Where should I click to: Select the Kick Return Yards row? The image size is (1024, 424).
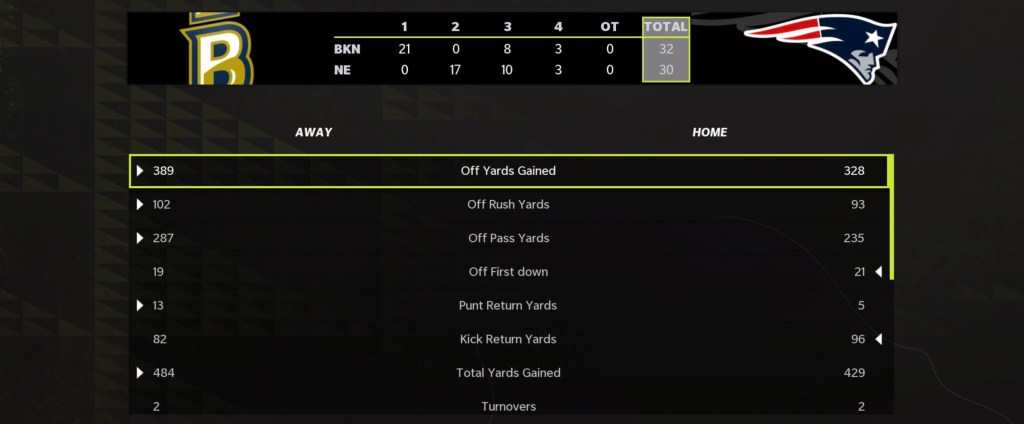click(508, 339)
